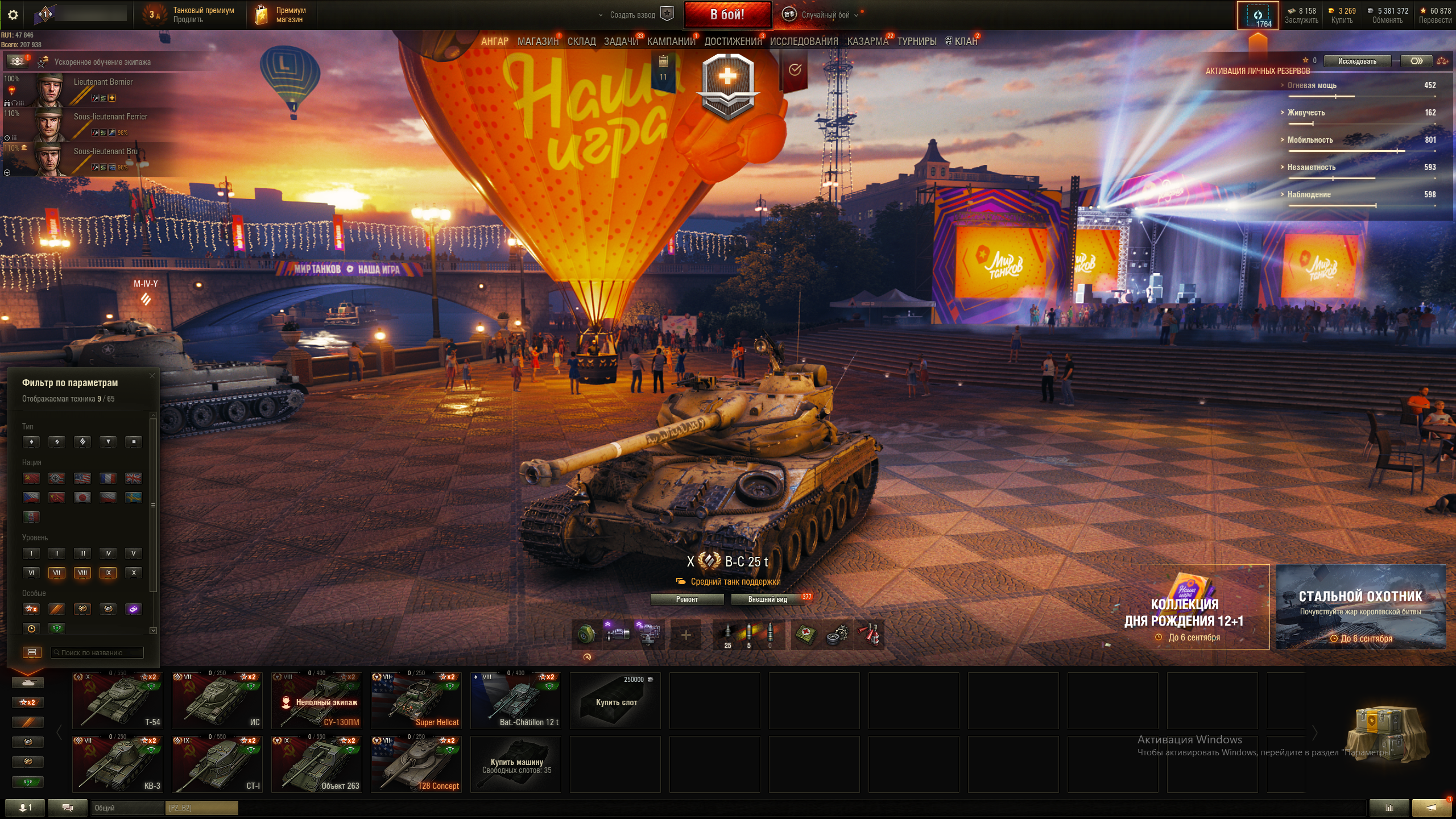Choose the Super Hellcat tank
This screenshot has height=819, width=1456.
416,700
